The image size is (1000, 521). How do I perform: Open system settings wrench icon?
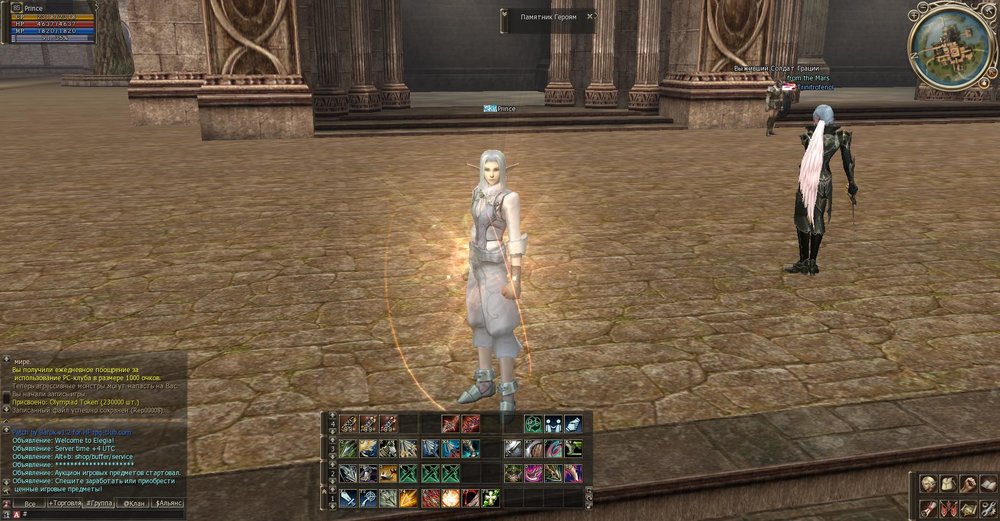[x=988, y=508]
